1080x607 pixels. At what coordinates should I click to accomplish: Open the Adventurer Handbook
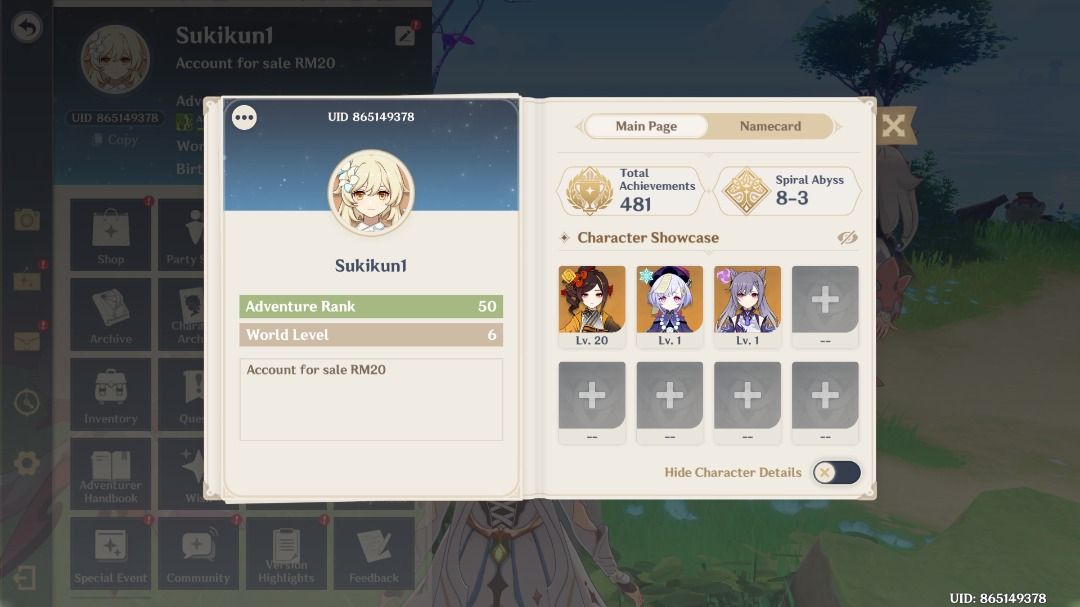[x=110, y=474]
